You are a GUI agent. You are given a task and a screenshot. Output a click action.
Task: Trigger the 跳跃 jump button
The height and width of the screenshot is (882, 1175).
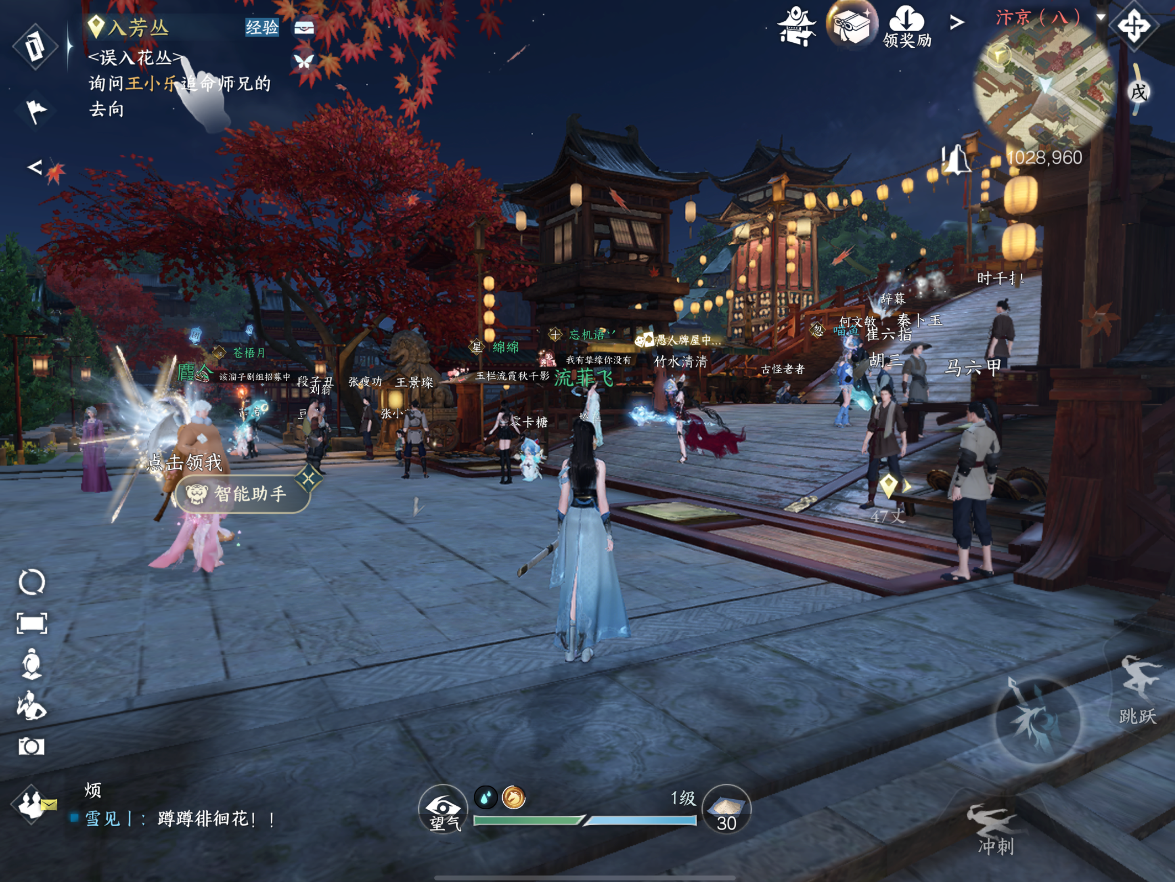pos(1138,688)
